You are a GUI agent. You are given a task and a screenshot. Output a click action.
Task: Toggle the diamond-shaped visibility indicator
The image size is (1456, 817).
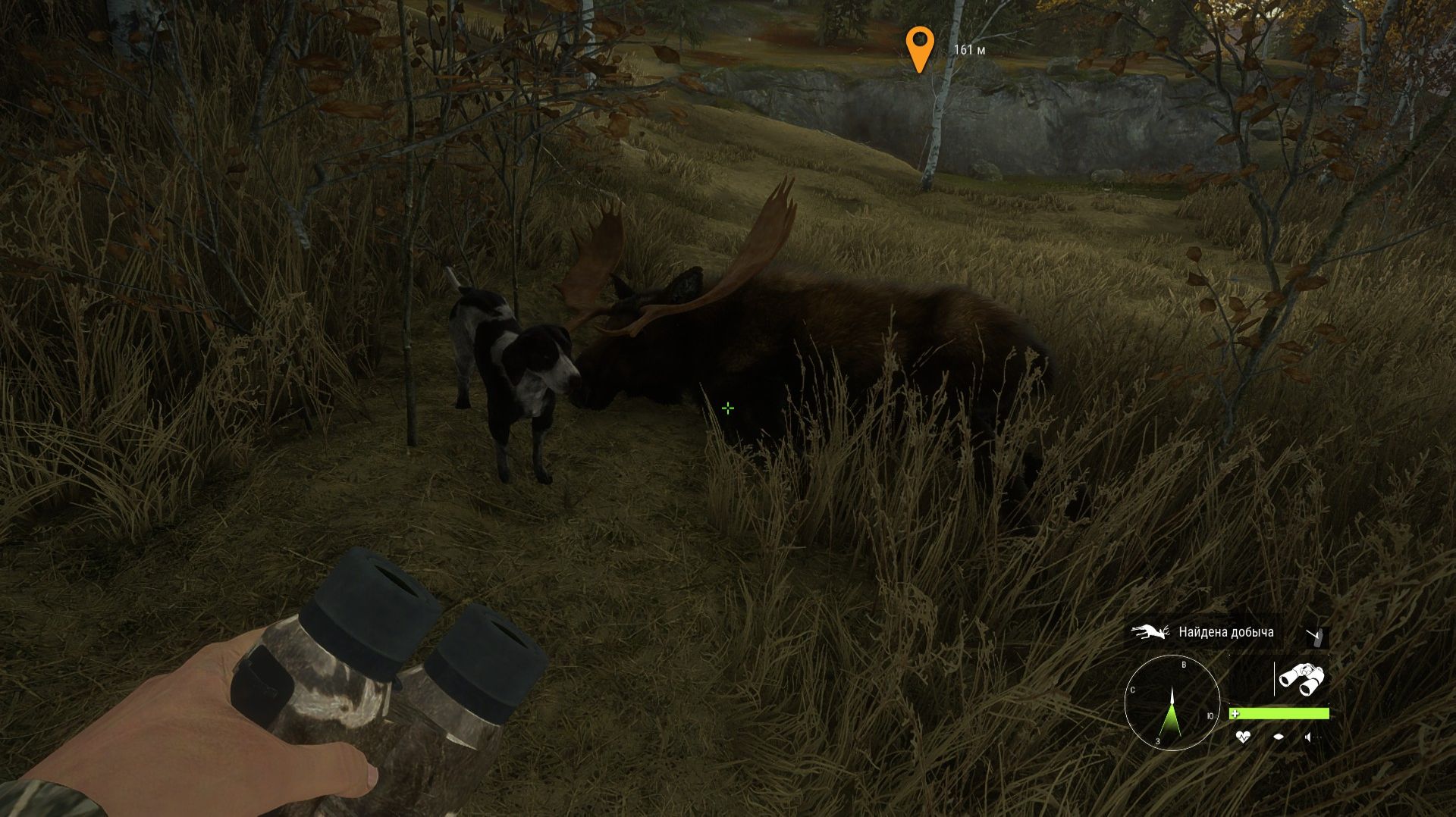click(x=1279, y=736)
